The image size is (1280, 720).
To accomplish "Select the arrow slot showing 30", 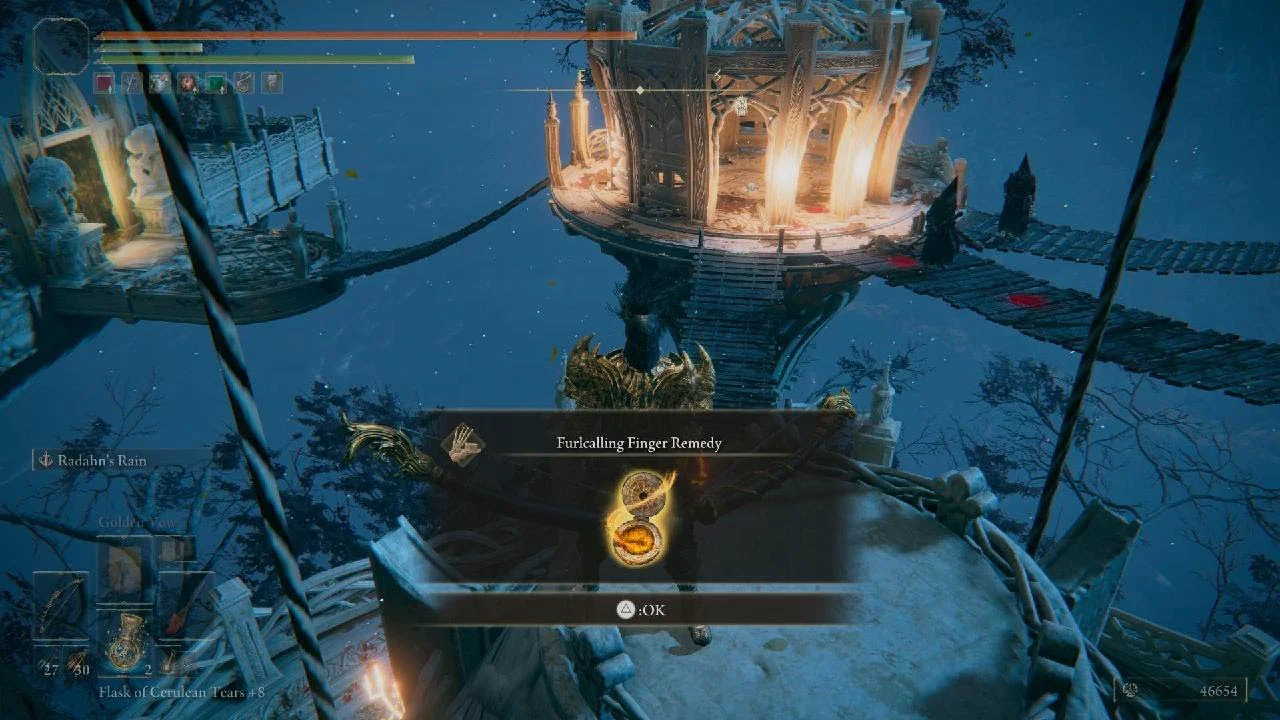I will (x=77, y=661).
